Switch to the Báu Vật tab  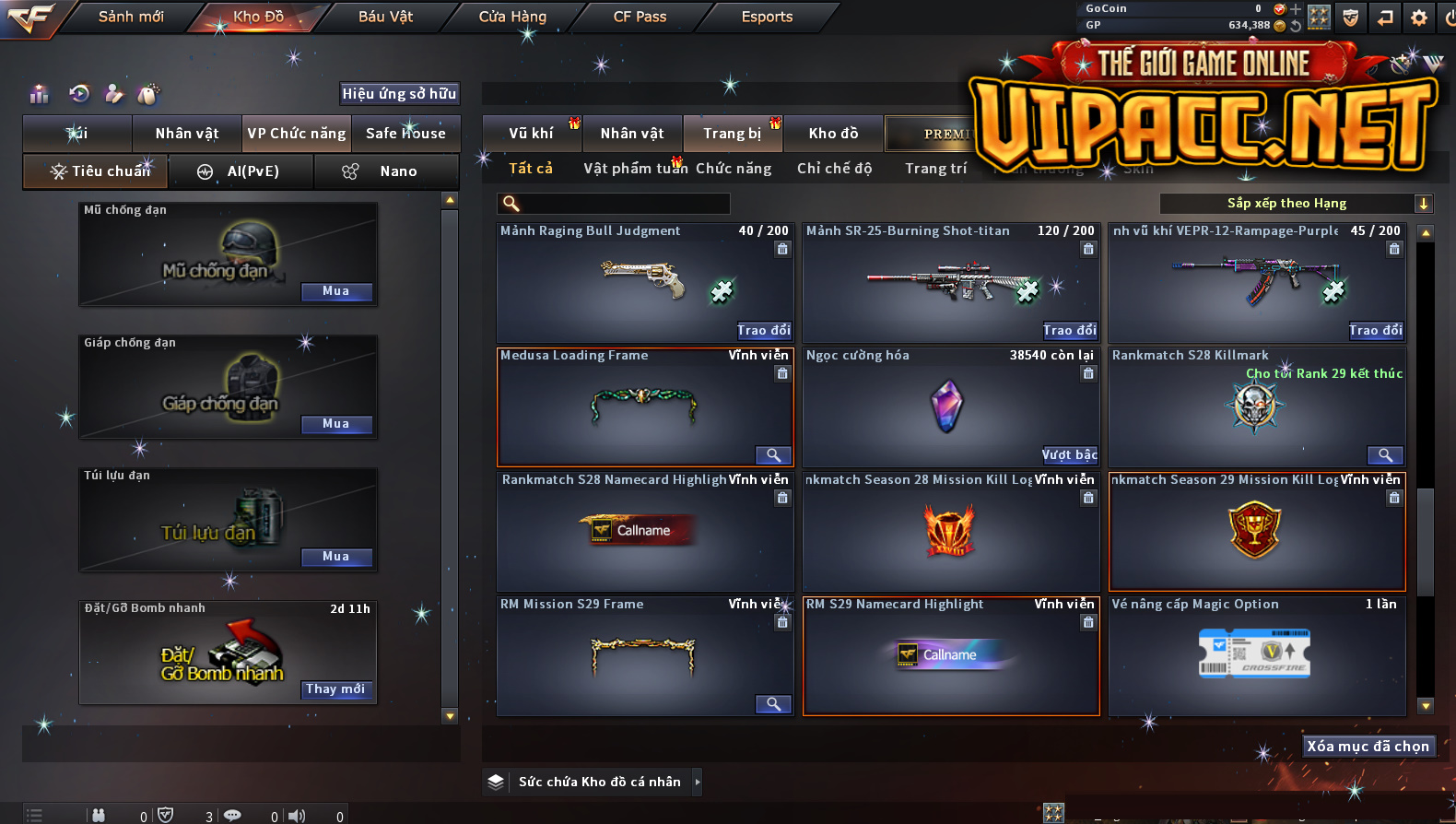pos(385,17)
